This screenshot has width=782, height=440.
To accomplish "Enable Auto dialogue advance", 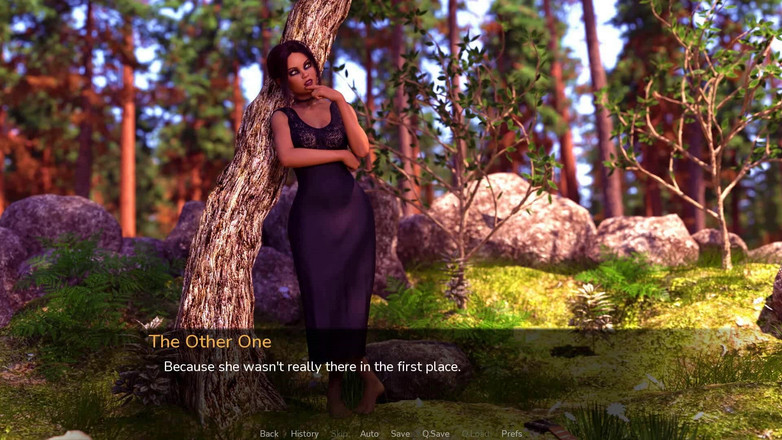I will point(369,434).
